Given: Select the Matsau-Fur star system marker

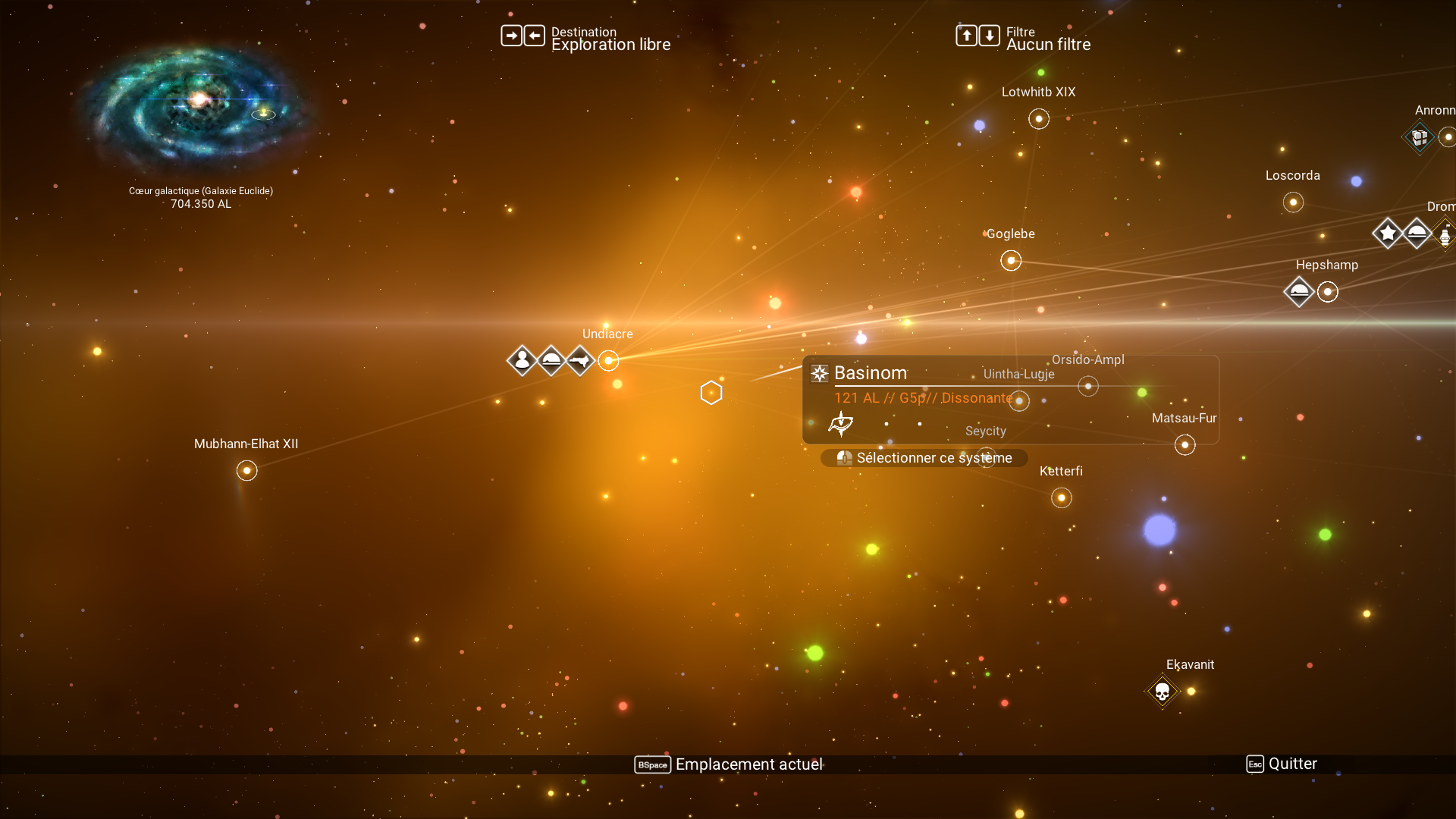Looking at the screenshot, I should point(1185,445).
